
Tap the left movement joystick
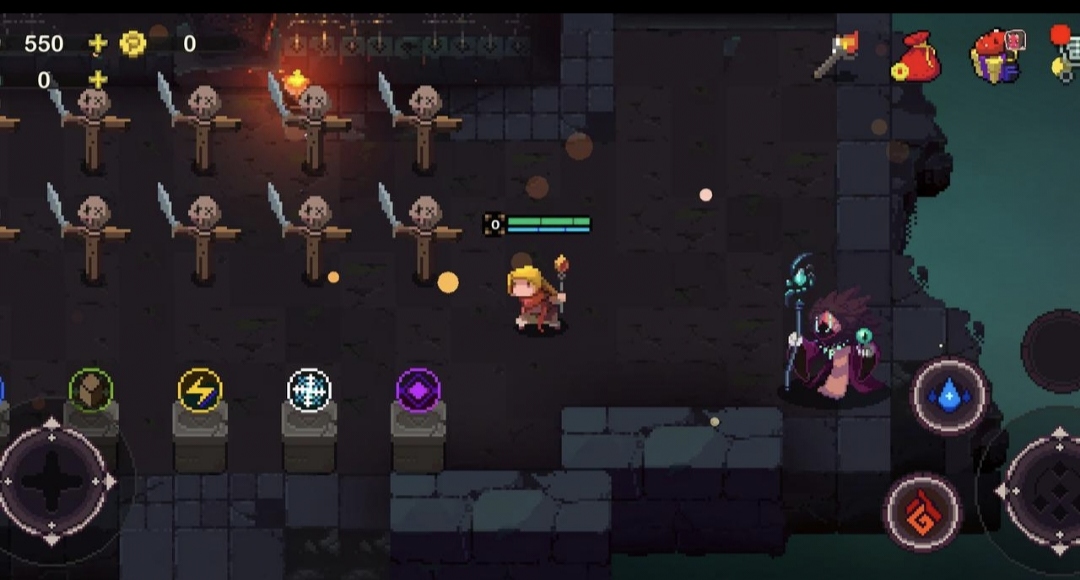click(x=53, y=481)
